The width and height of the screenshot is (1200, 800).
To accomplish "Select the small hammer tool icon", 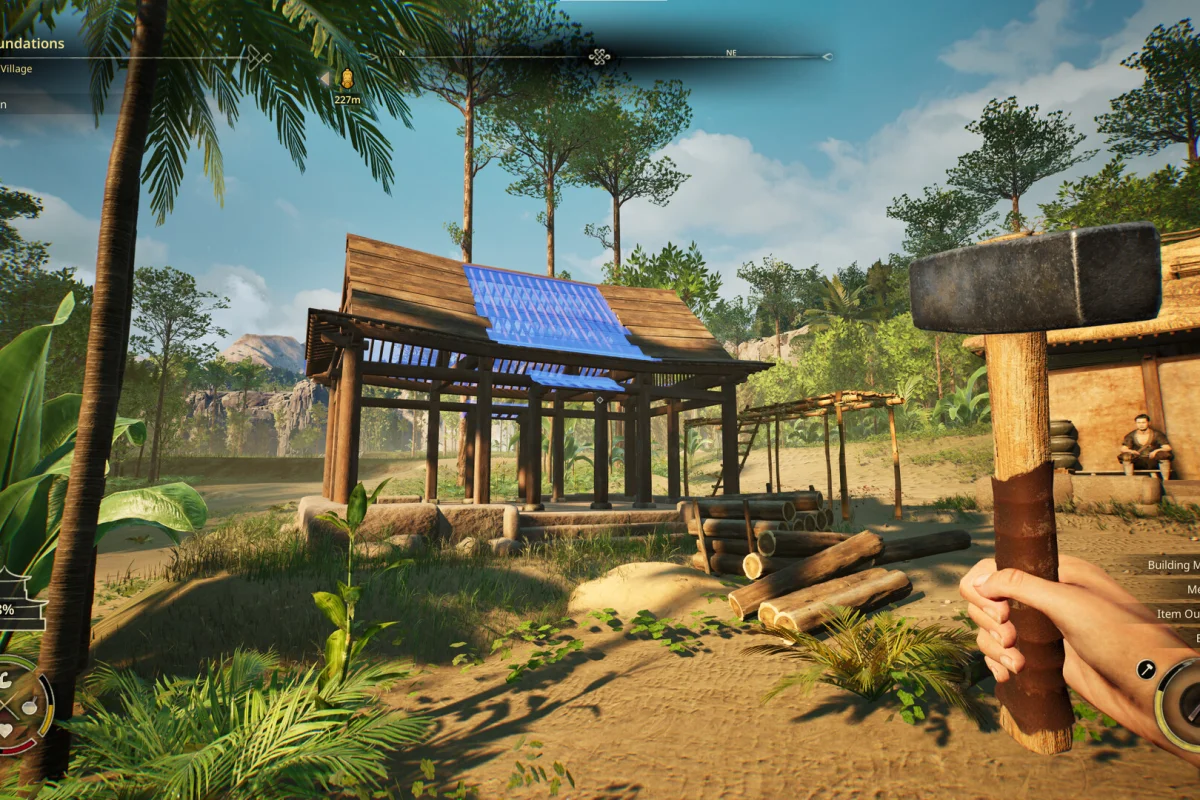I will [1146, 670].
